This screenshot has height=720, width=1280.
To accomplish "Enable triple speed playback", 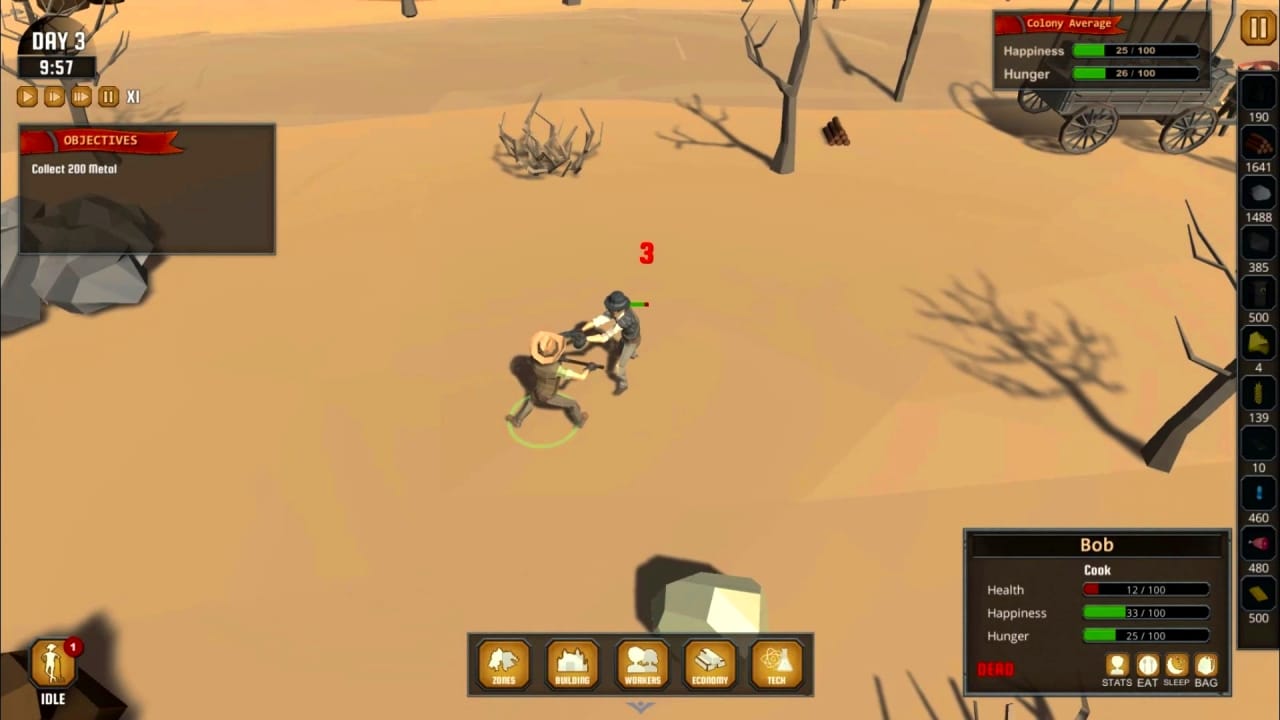I will pos(80,96).
